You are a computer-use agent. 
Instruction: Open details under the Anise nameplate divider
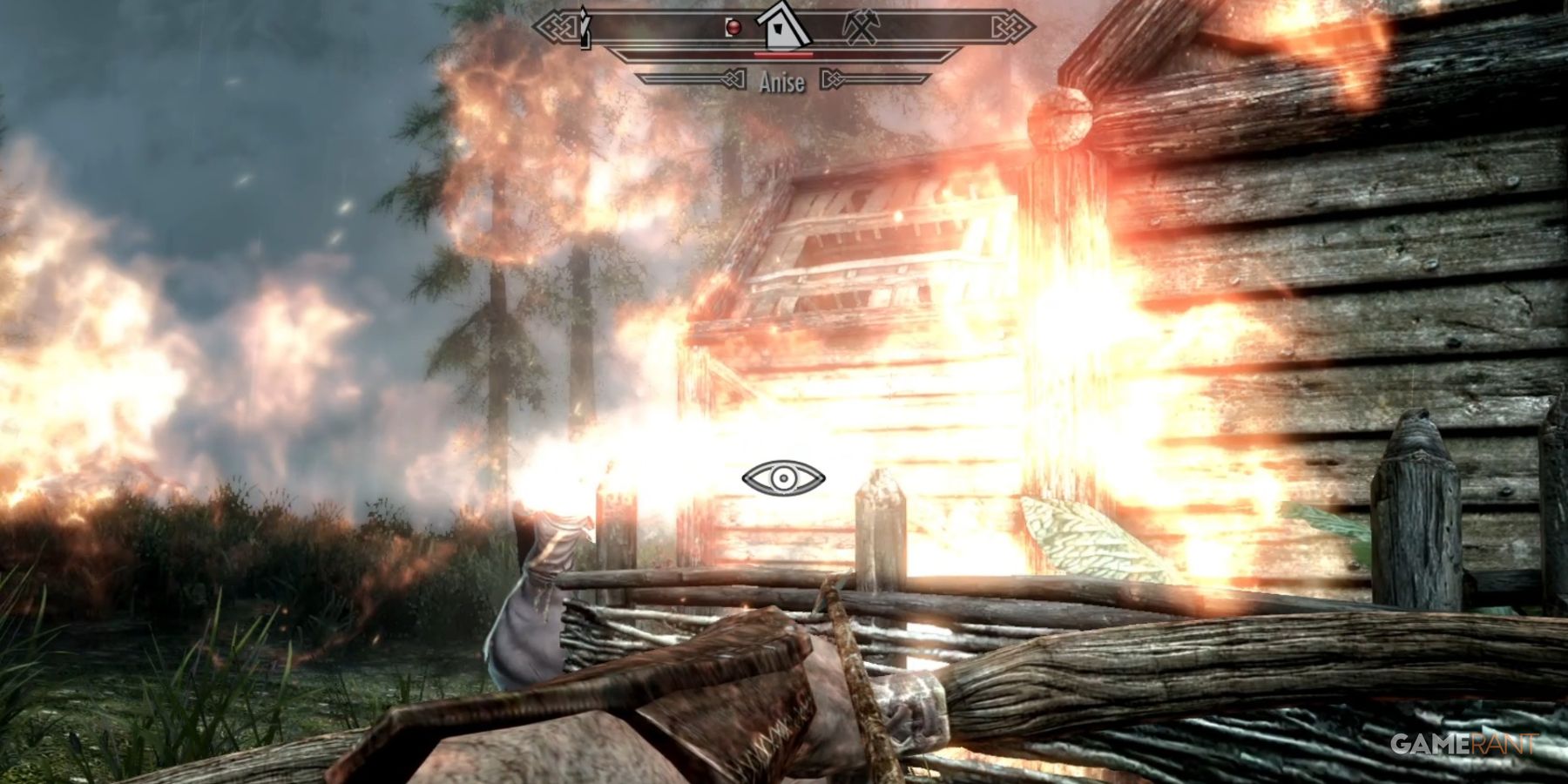784,82
